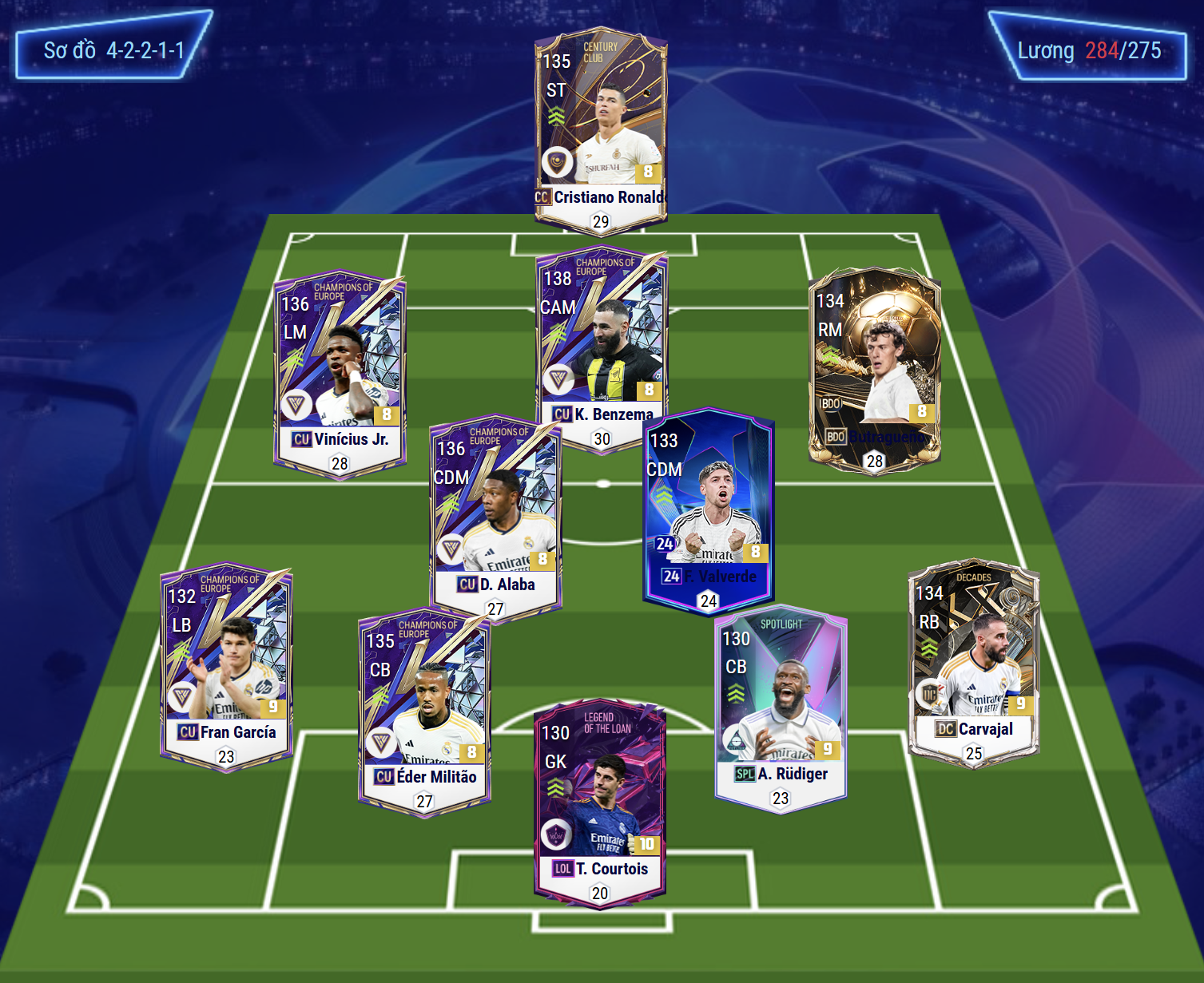
Task: Choose the Carvajal RB card
Action: [x=973, y=659]
